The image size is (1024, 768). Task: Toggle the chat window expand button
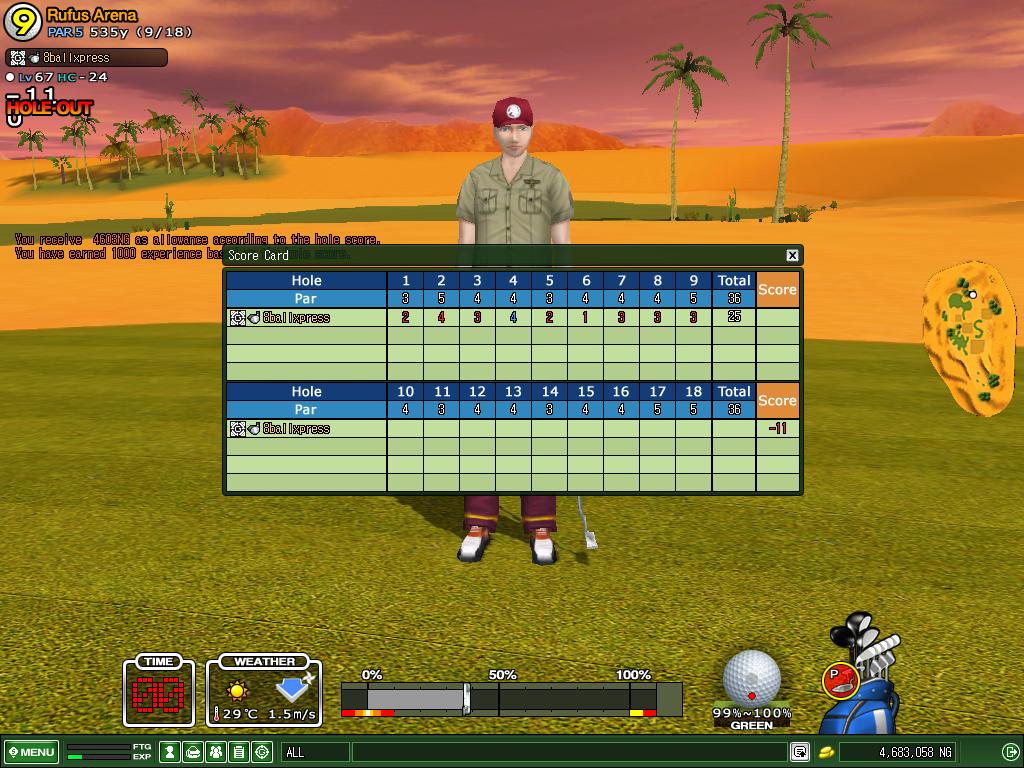click(x=800, y=752)
